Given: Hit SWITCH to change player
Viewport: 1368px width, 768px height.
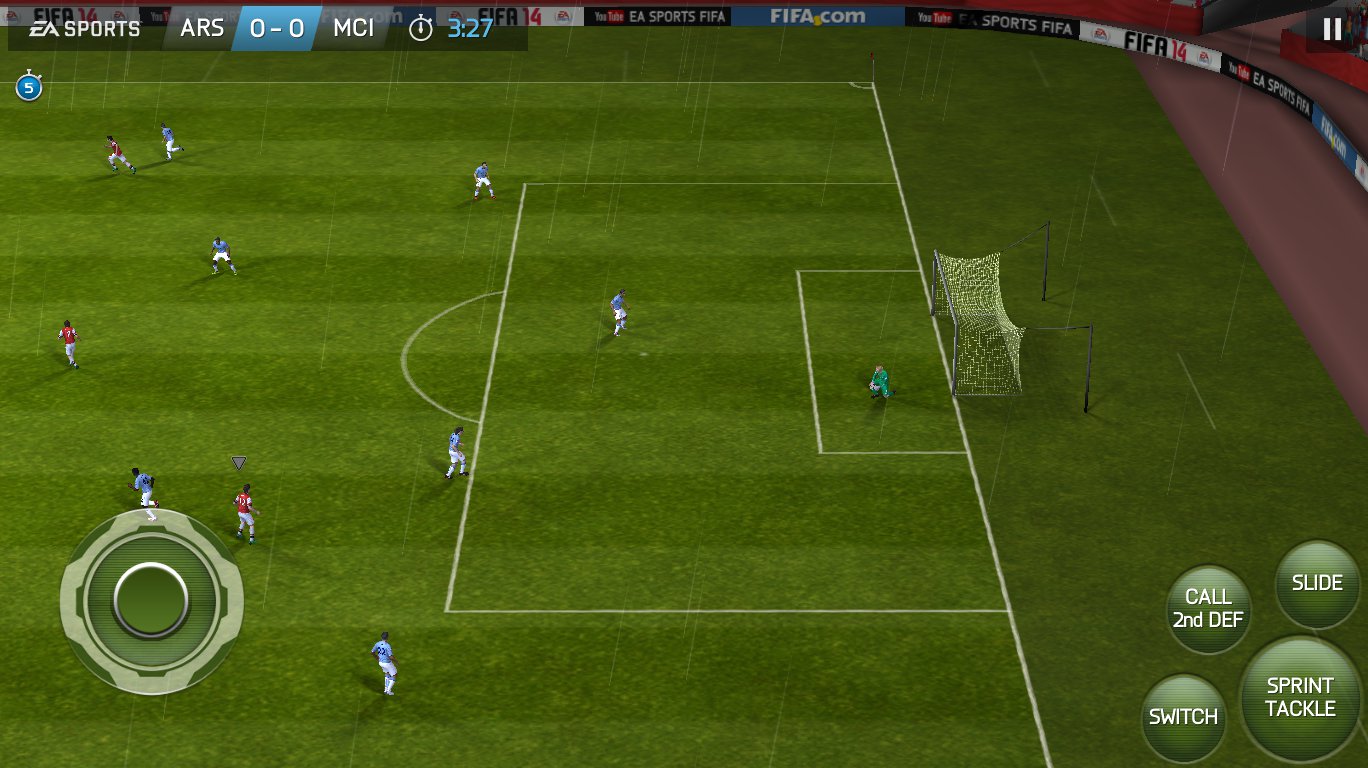Looking at the screenshot, I should [x=1183, y=717].
